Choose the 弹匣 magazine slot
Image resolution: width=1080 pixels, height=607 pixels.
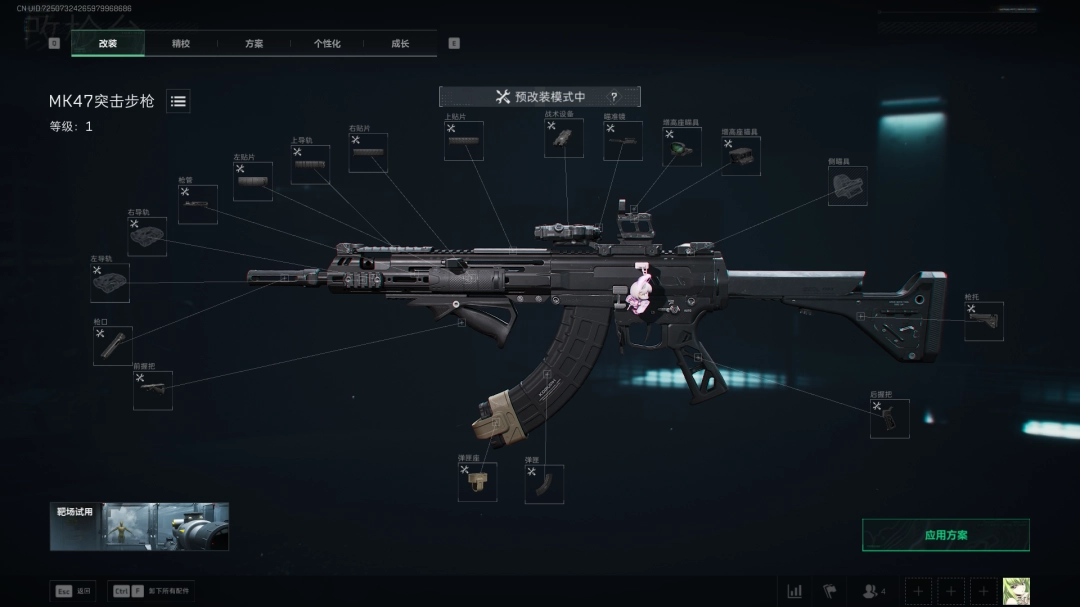(x=544, y=484)
